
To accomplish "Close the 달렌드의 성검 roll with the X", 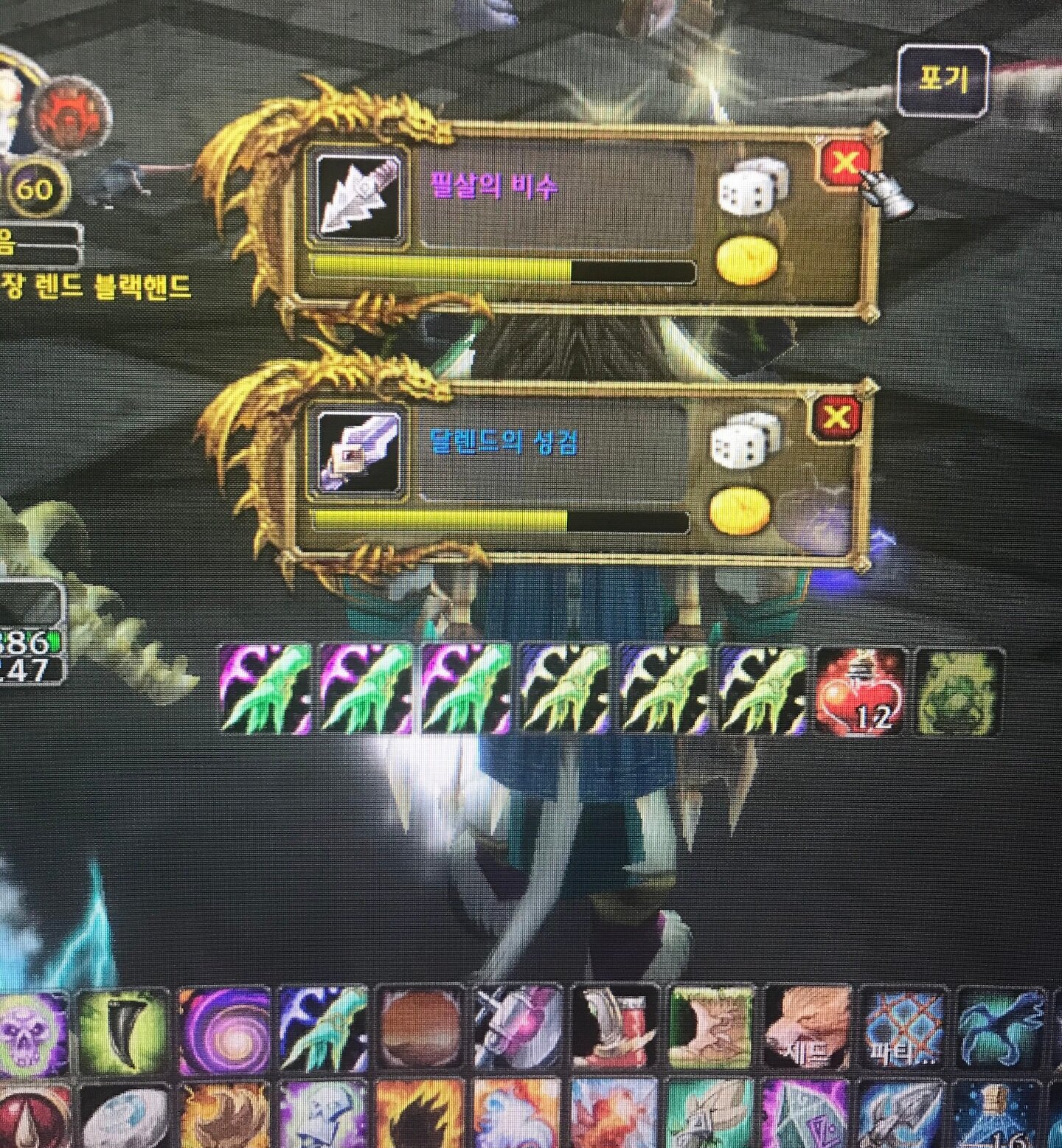I will (x=836, y=418).
